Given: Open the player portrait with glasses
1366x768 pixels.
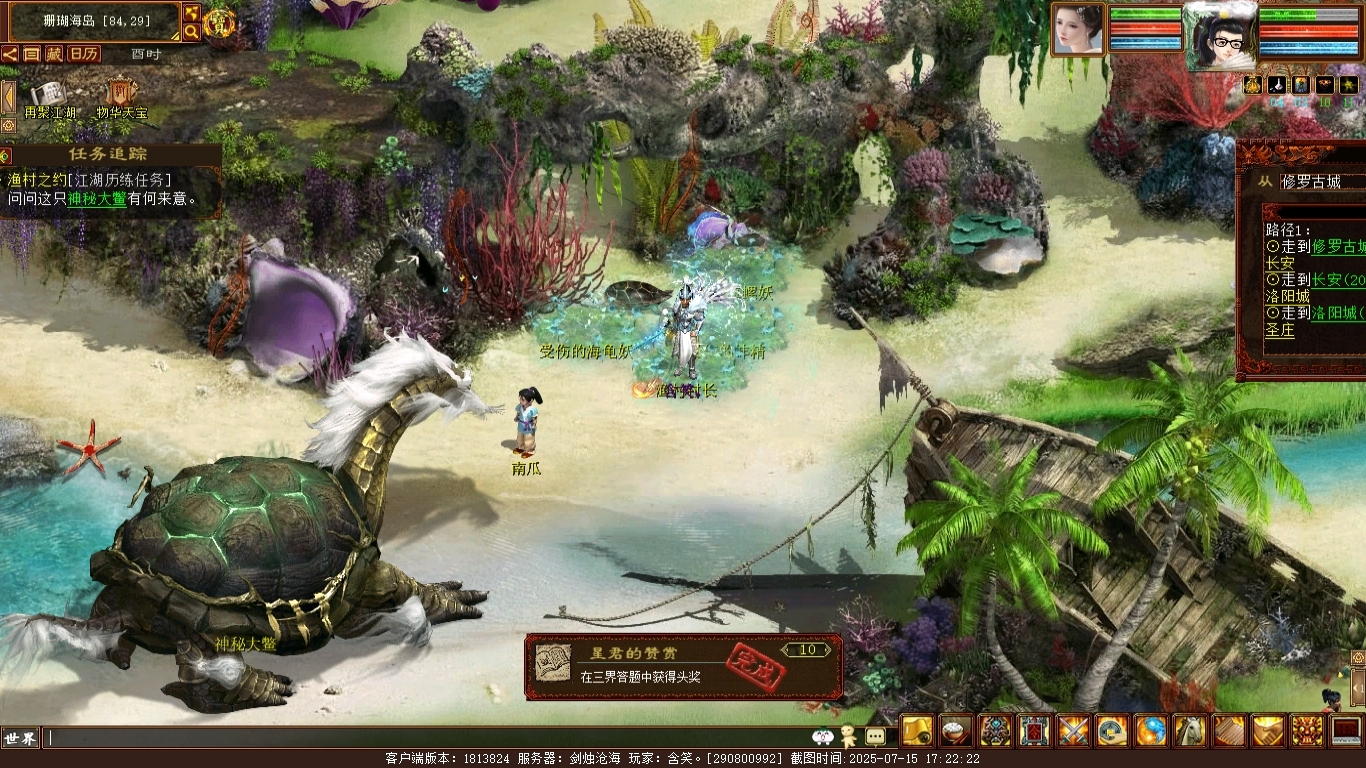Looking at the screenshot, I should click(x=1220, y=37).
